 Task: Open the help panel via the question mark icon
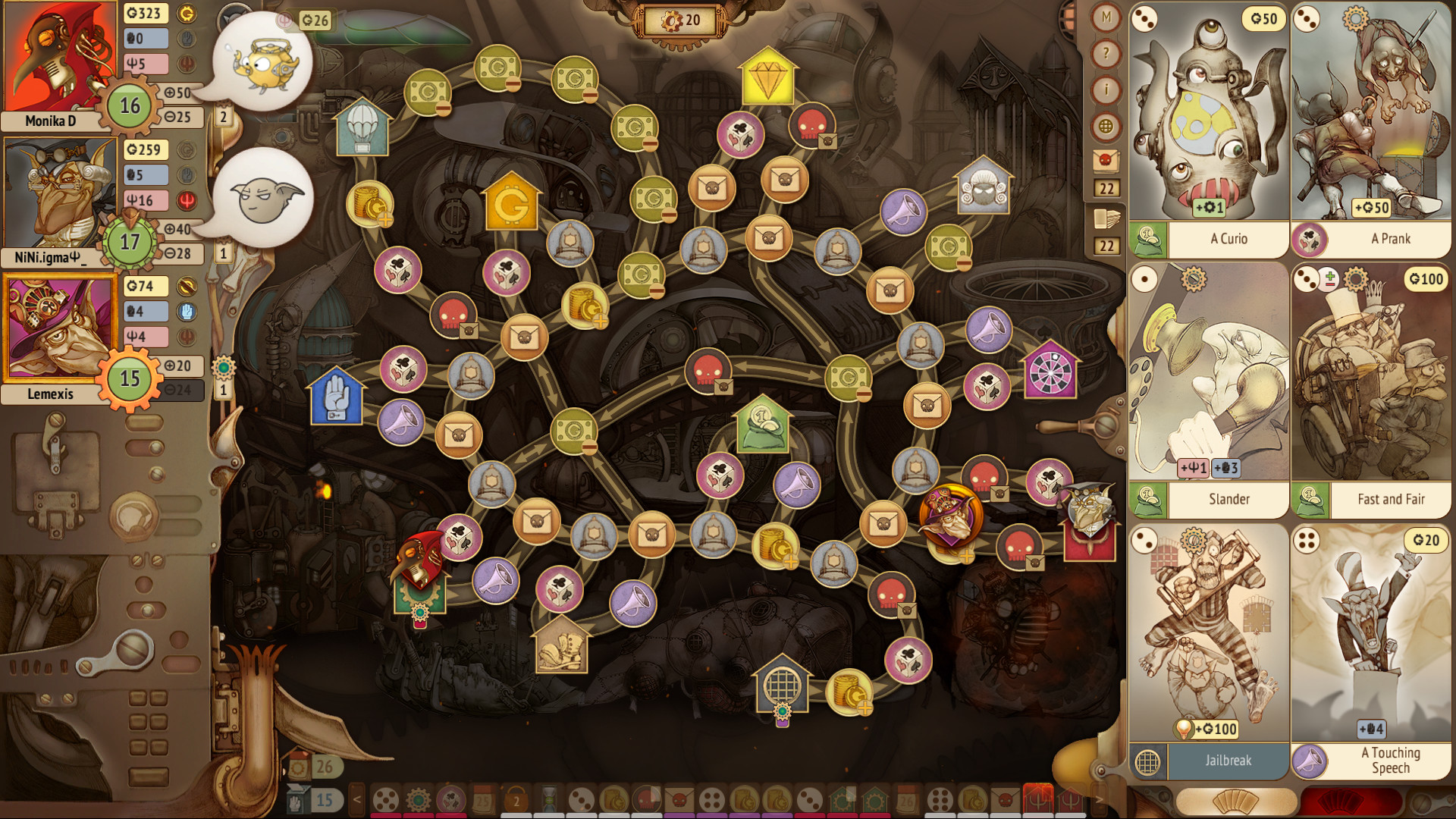pyautogui.click(x=1105, y=53)
